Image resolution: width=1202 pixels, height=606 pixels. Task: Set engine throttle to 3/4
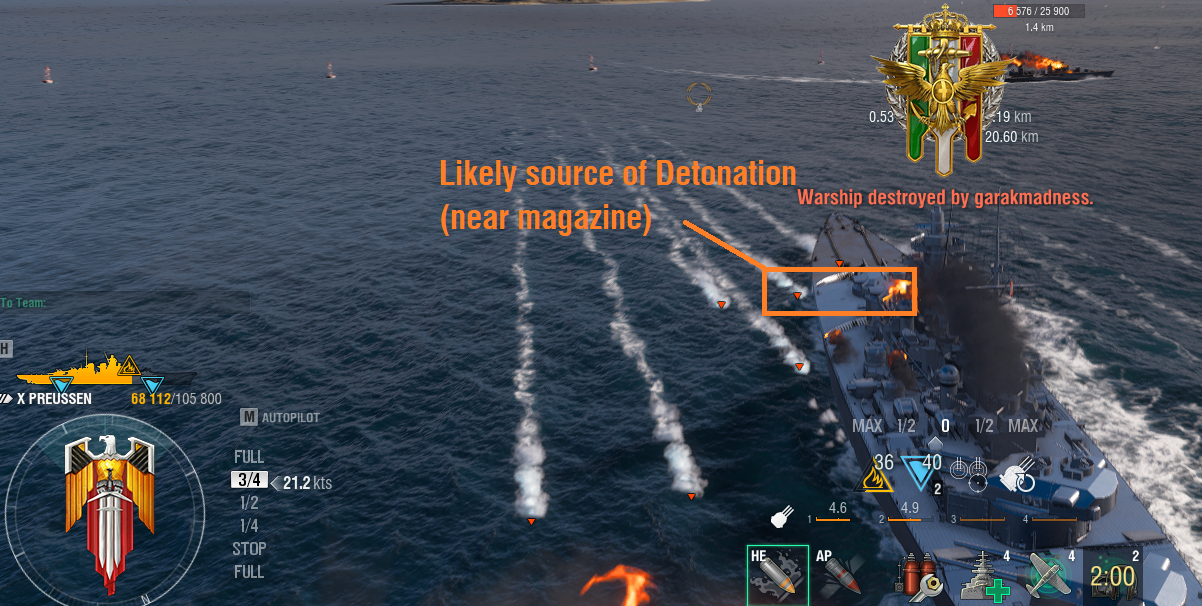(249, 480)
